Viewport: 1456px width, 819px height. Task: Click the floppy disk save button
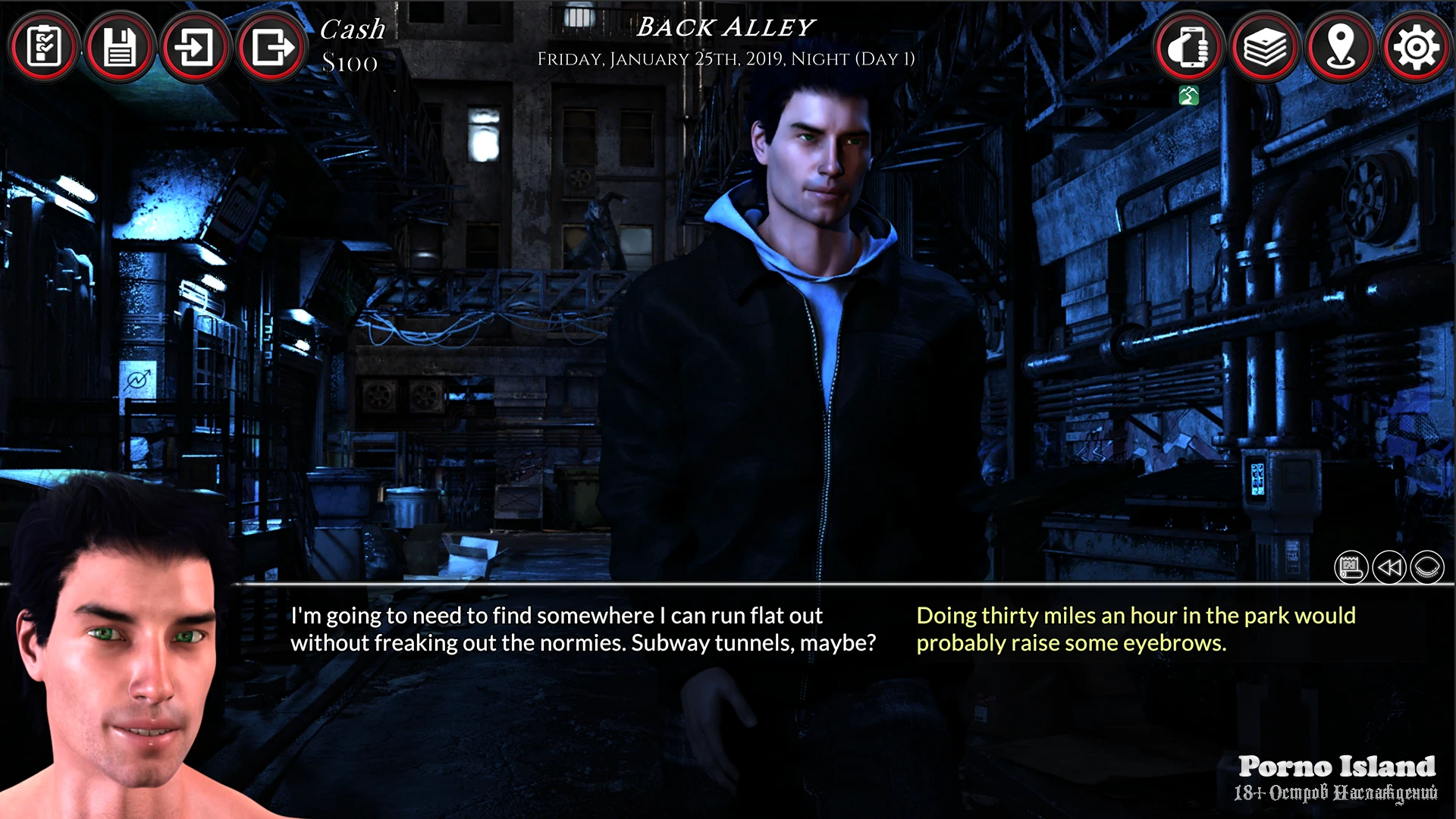119,48
